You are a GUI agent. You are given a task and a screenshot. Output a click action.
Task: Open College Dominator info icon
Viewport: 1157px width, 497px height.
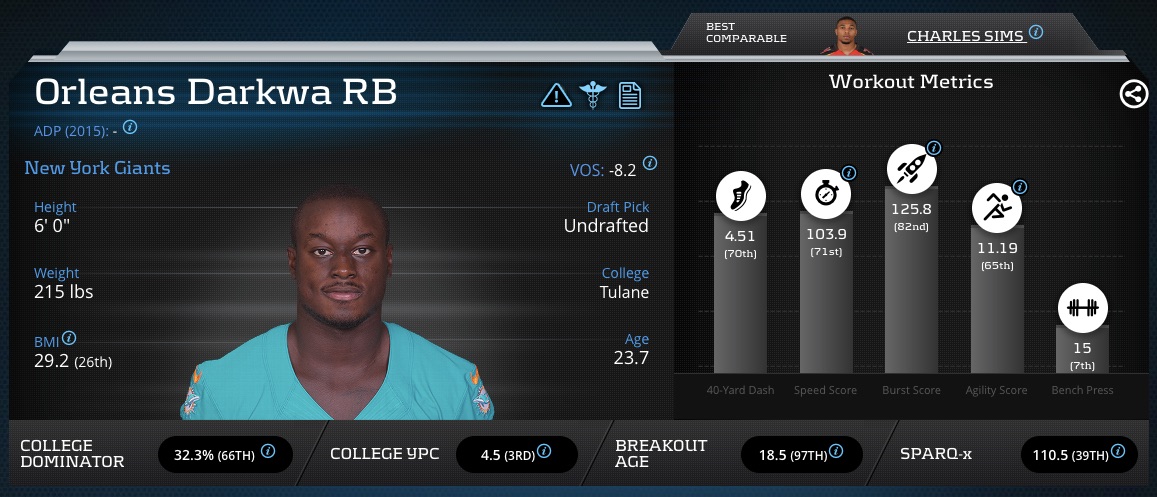(x=268, y=451)
